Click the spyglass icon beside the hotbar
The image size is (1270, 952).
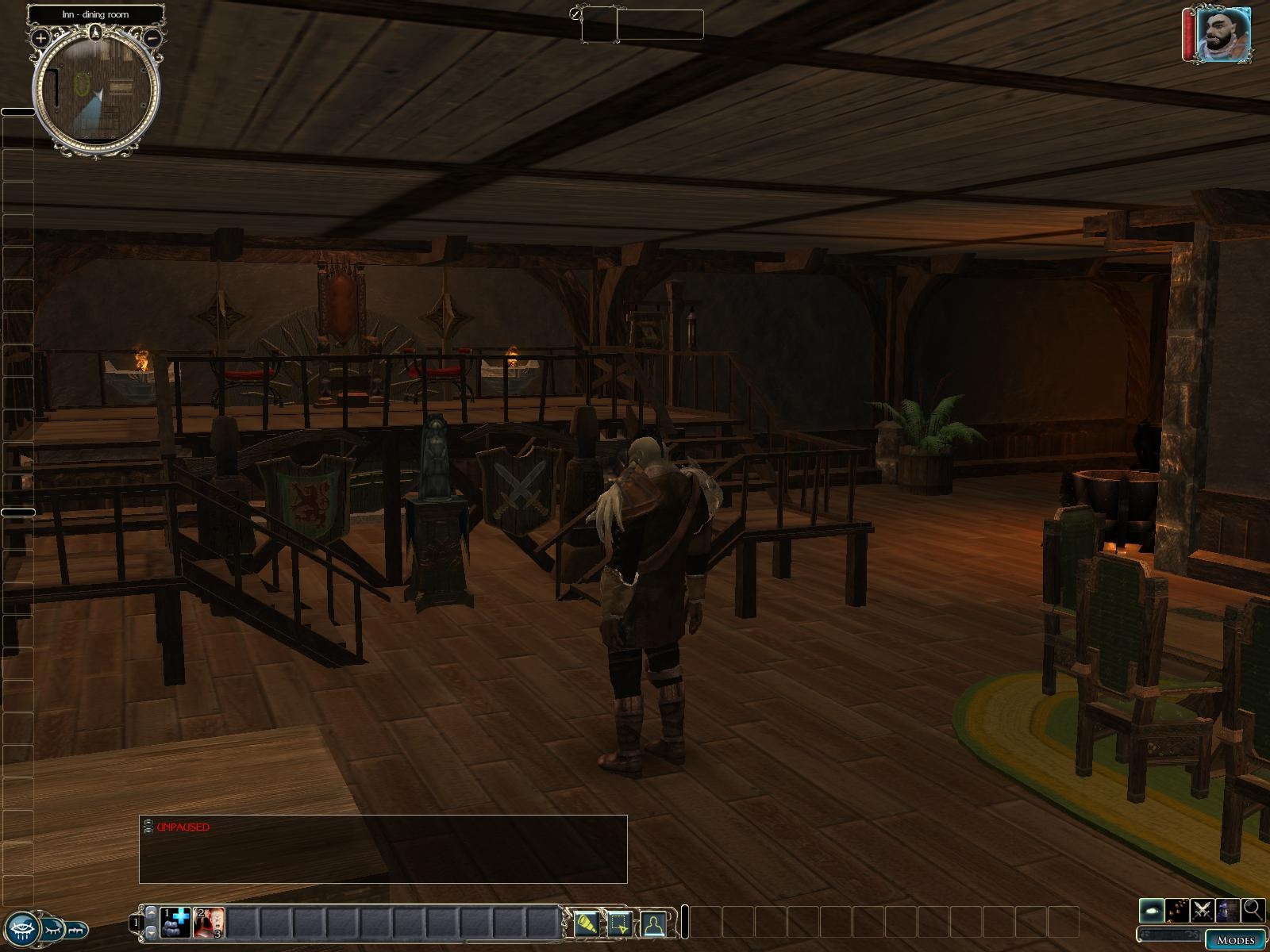click(x=587, y=924)
